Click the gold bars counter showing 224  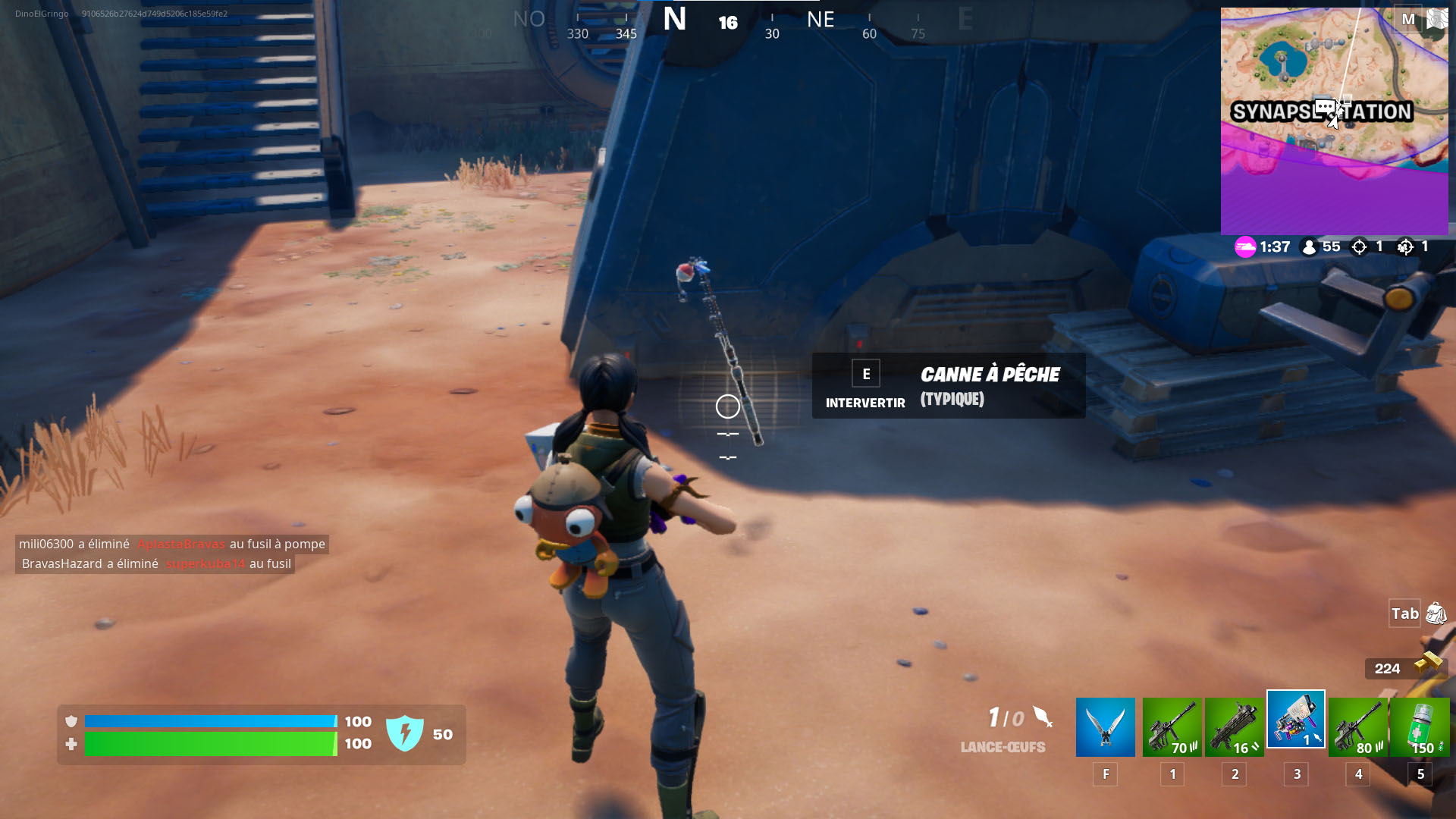pyautogui.click(x=1387, y=668)
